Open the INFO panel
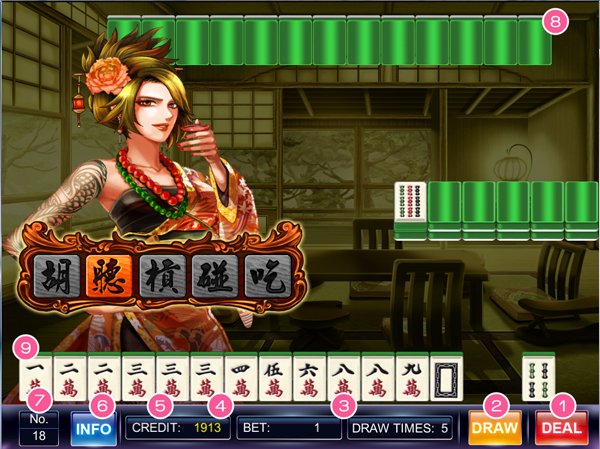Screen dimensions: 600x449 93,430
